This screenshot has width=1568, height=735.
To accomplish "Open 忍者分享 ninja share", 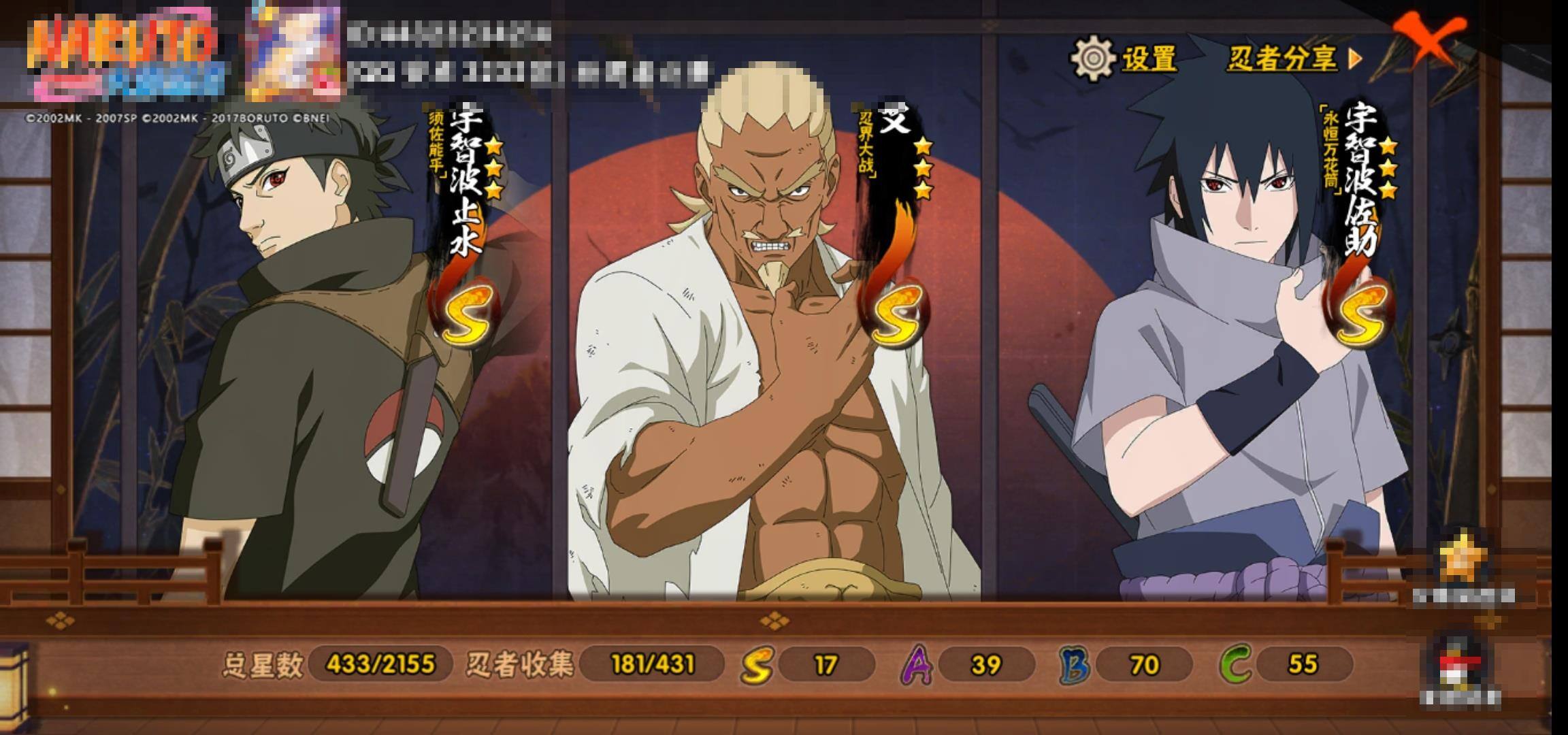I will click(x=1293, y=59).
